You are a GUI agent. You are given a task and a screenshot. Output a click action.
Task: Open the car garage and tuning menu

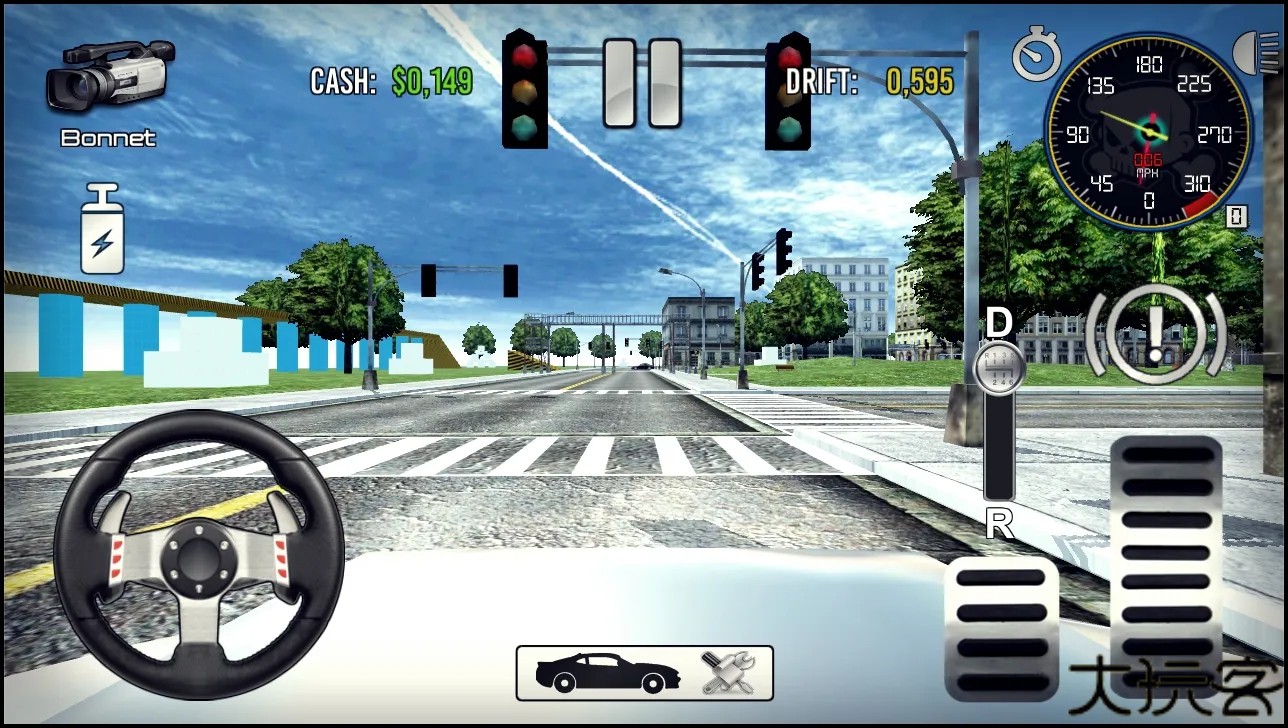(x=644, y=673)
